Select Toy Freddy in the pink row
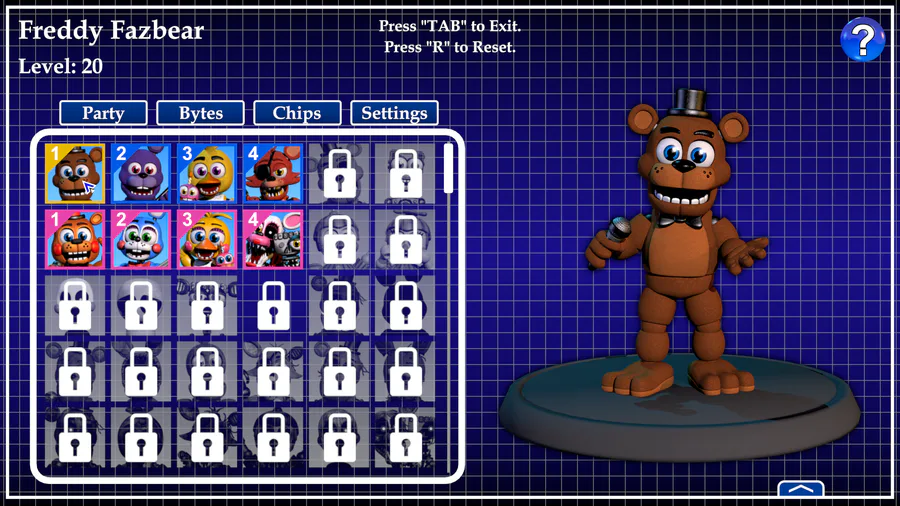Screen dimensions: 900x506 pyautogui.click(x=75, y=239)
